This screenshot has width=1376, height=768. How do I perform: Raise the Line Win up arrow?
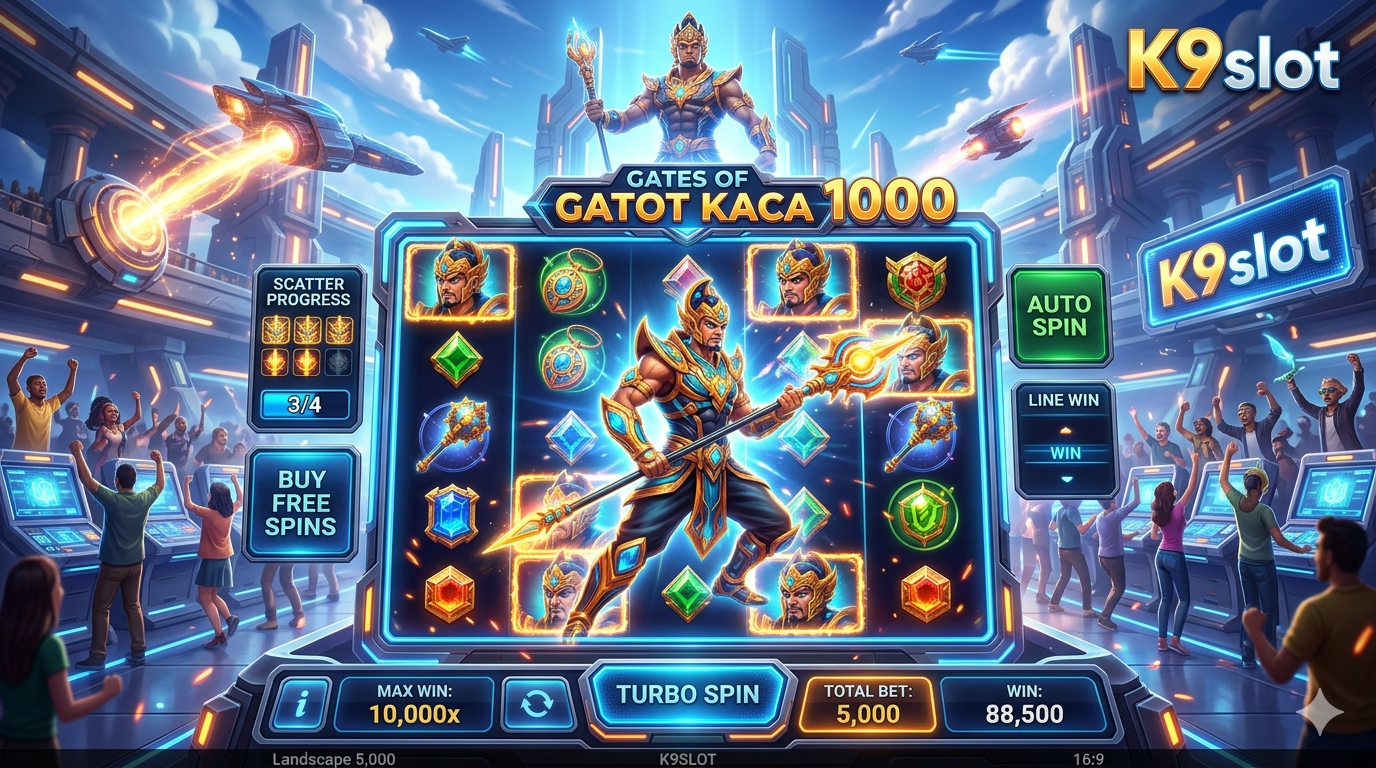click(1065, 430)
